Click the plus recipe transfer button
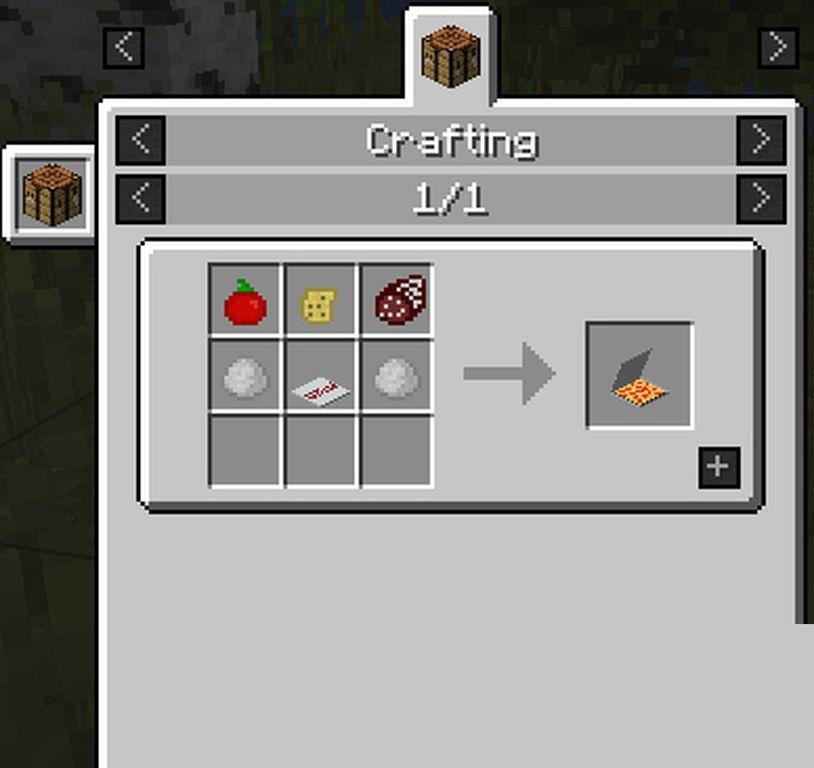The height and width of the screenshot is (768, 814). (719, 467)
